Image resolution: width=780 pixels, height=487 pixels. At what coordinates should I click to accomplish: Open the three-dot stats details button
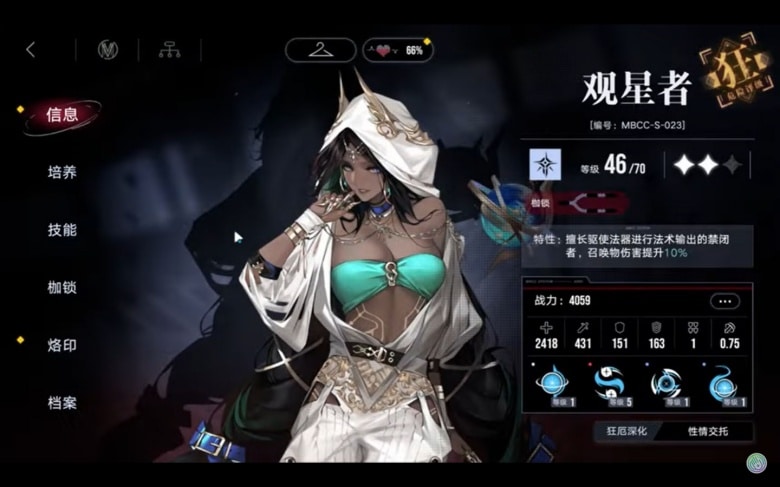point(725,300)
